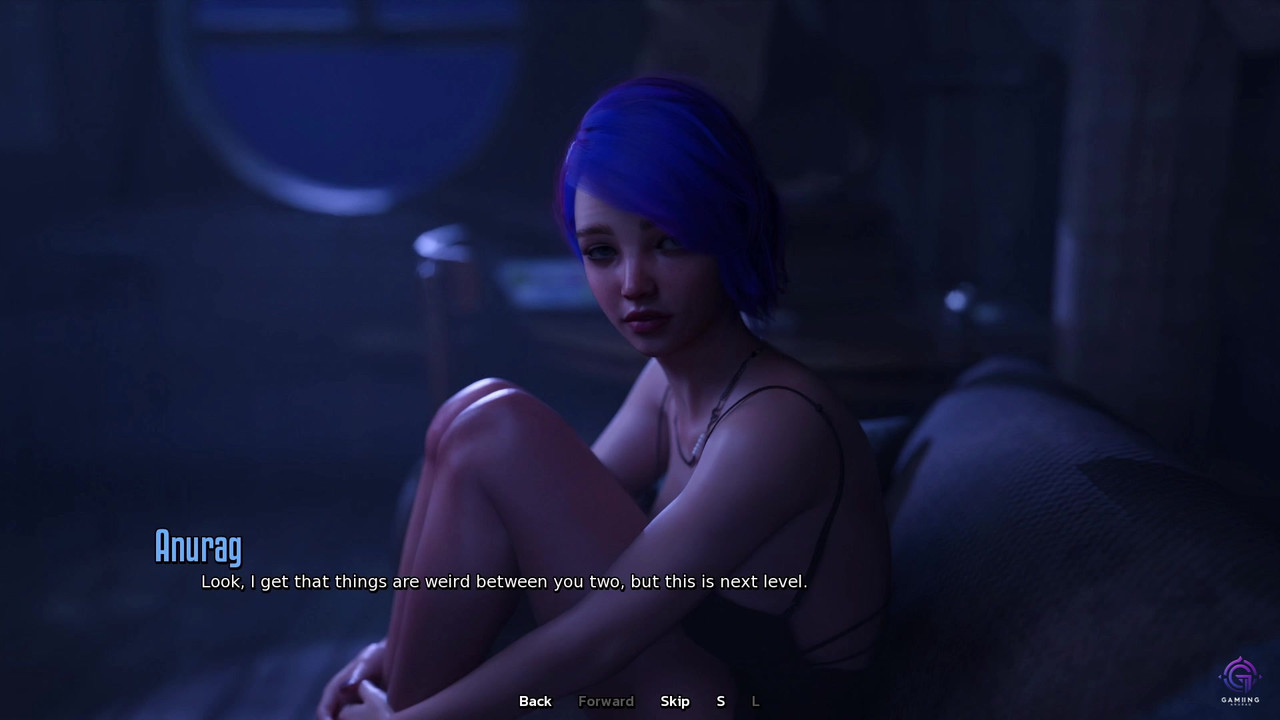
Task: Go back to the previous dialogue line
Action: click(x=535, y=701)
